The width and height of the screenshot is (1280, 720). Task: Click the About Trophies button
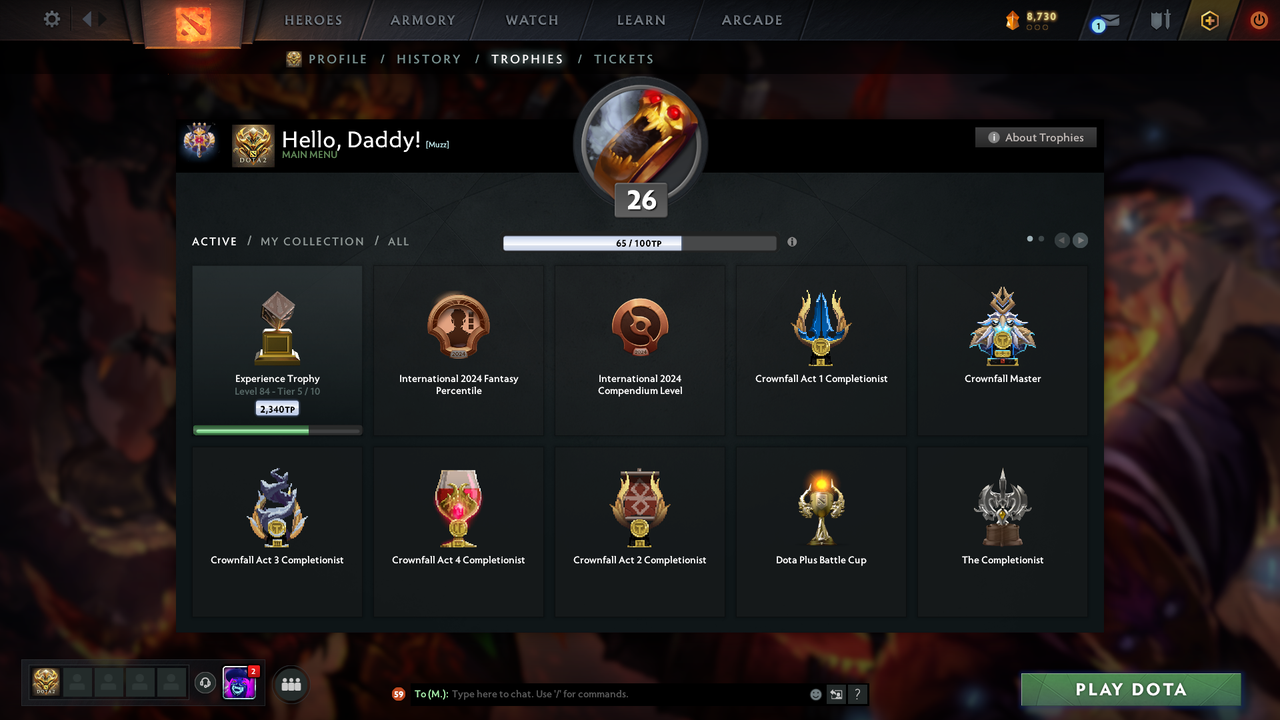[1035, 137]
